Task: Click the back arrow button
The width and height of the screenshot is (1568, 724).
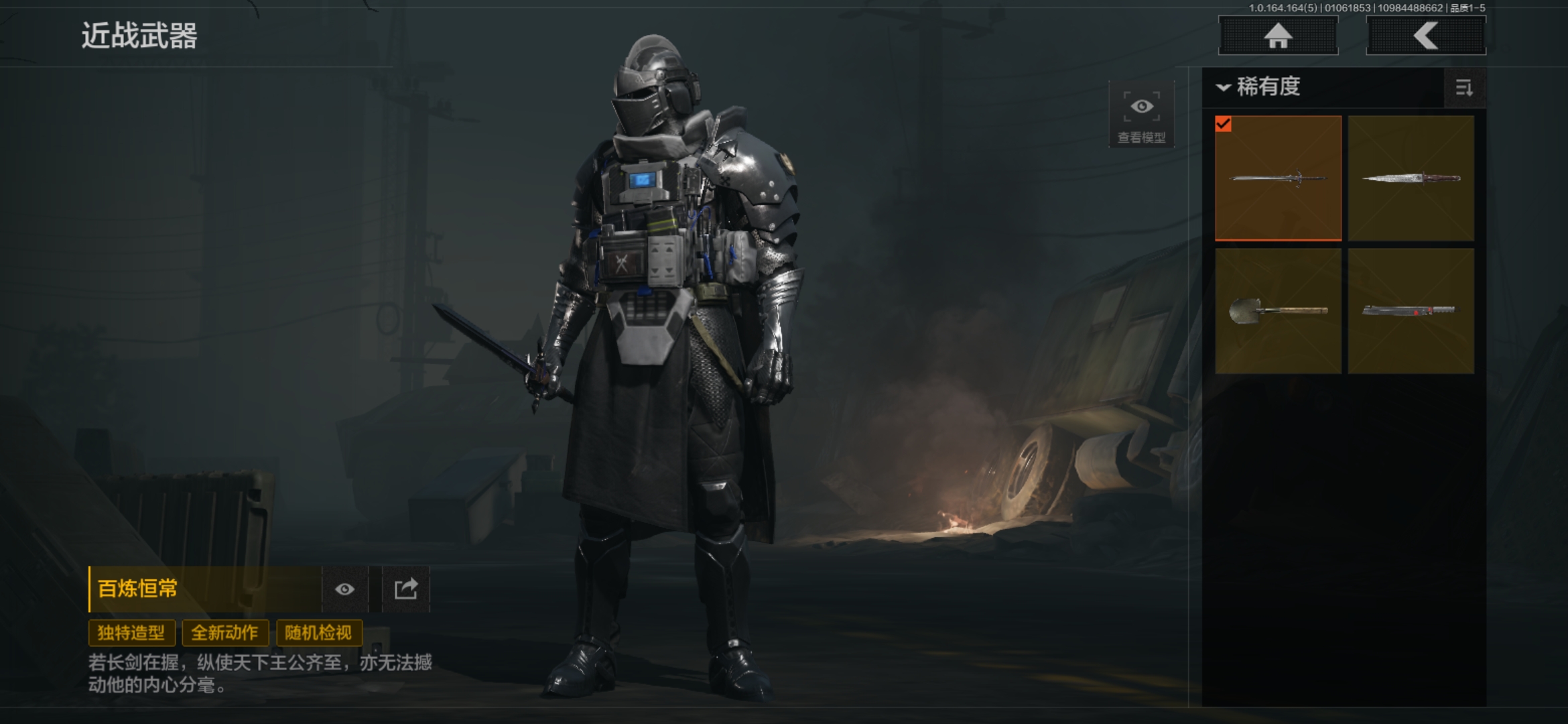Action: [x=1425, y=36]
